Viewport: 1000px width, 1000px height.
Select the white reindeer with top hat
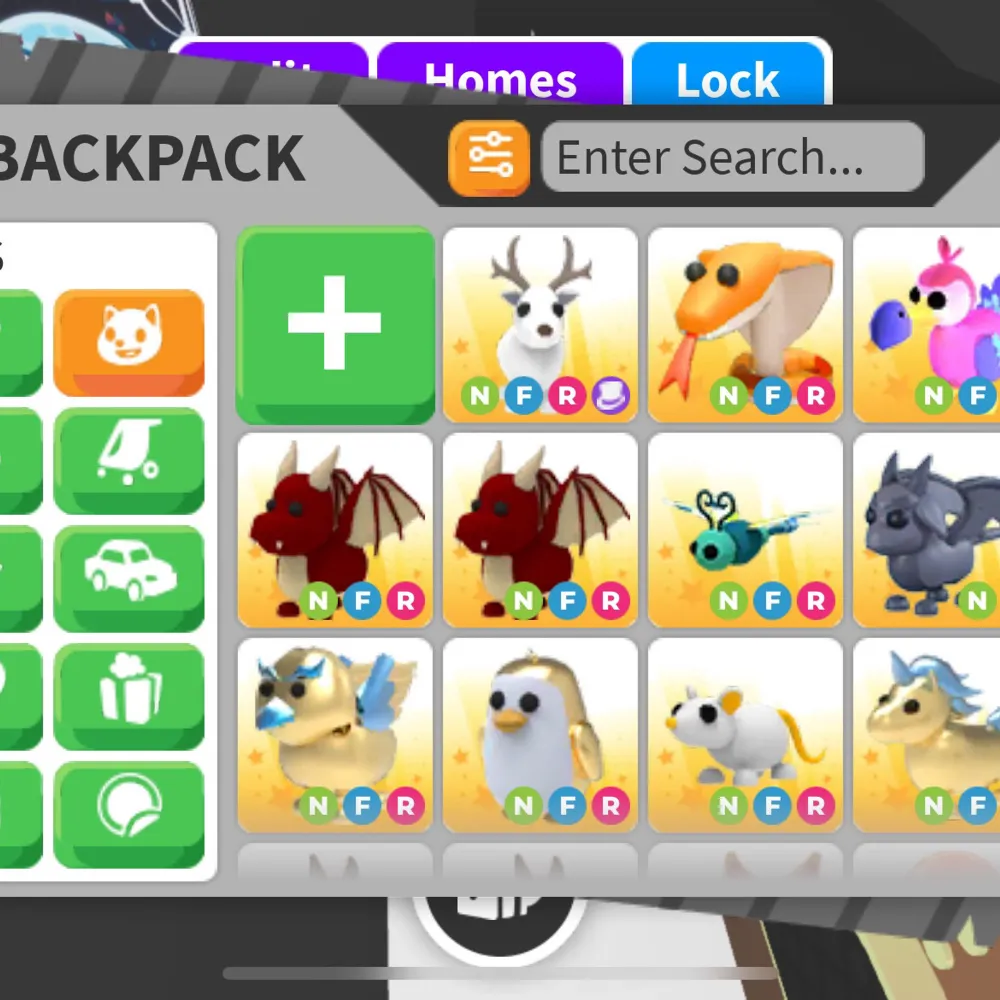coord(540,324)
